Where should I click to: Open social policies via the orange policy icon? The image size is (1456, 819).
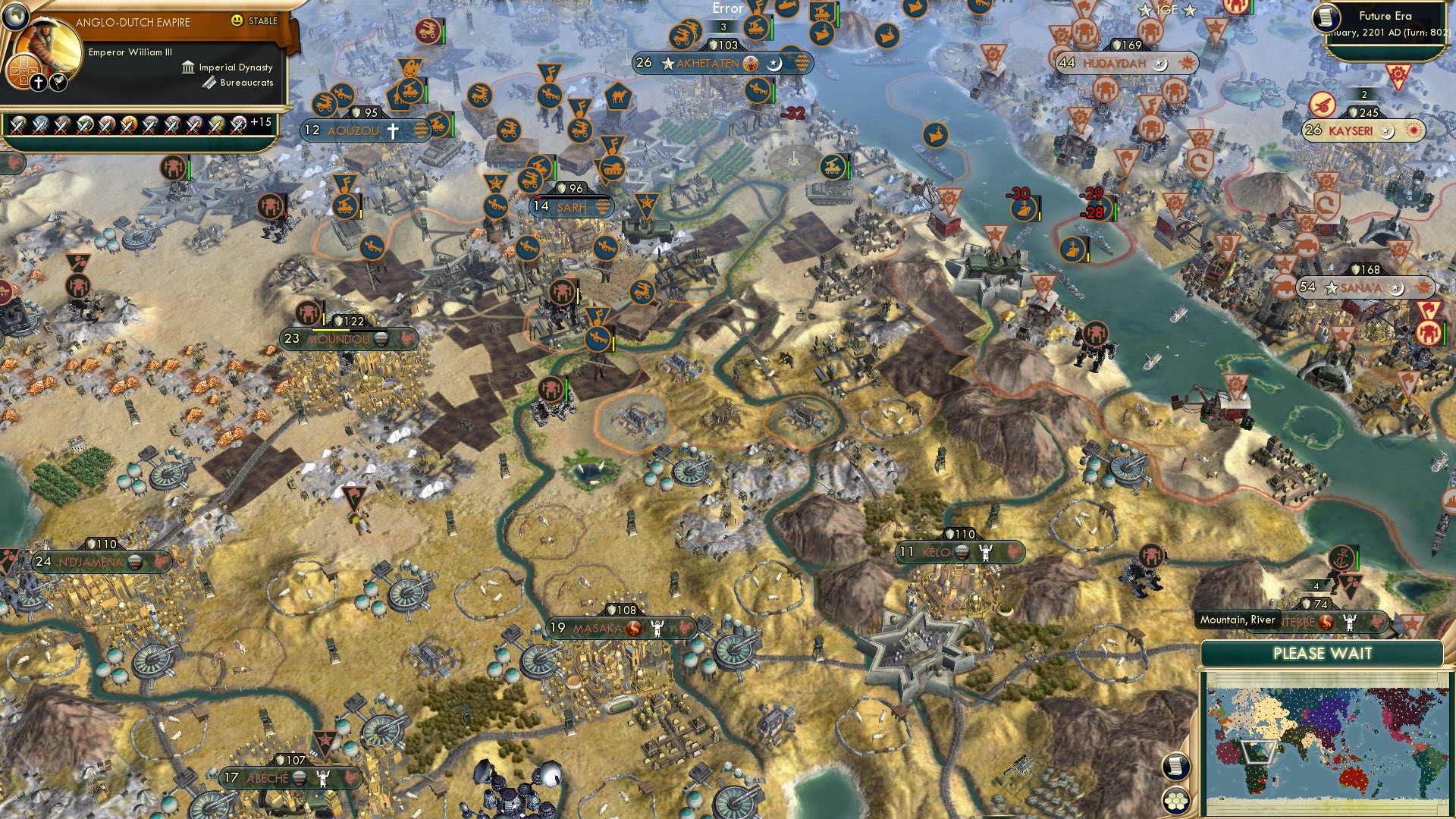click(x=24, y=70)
